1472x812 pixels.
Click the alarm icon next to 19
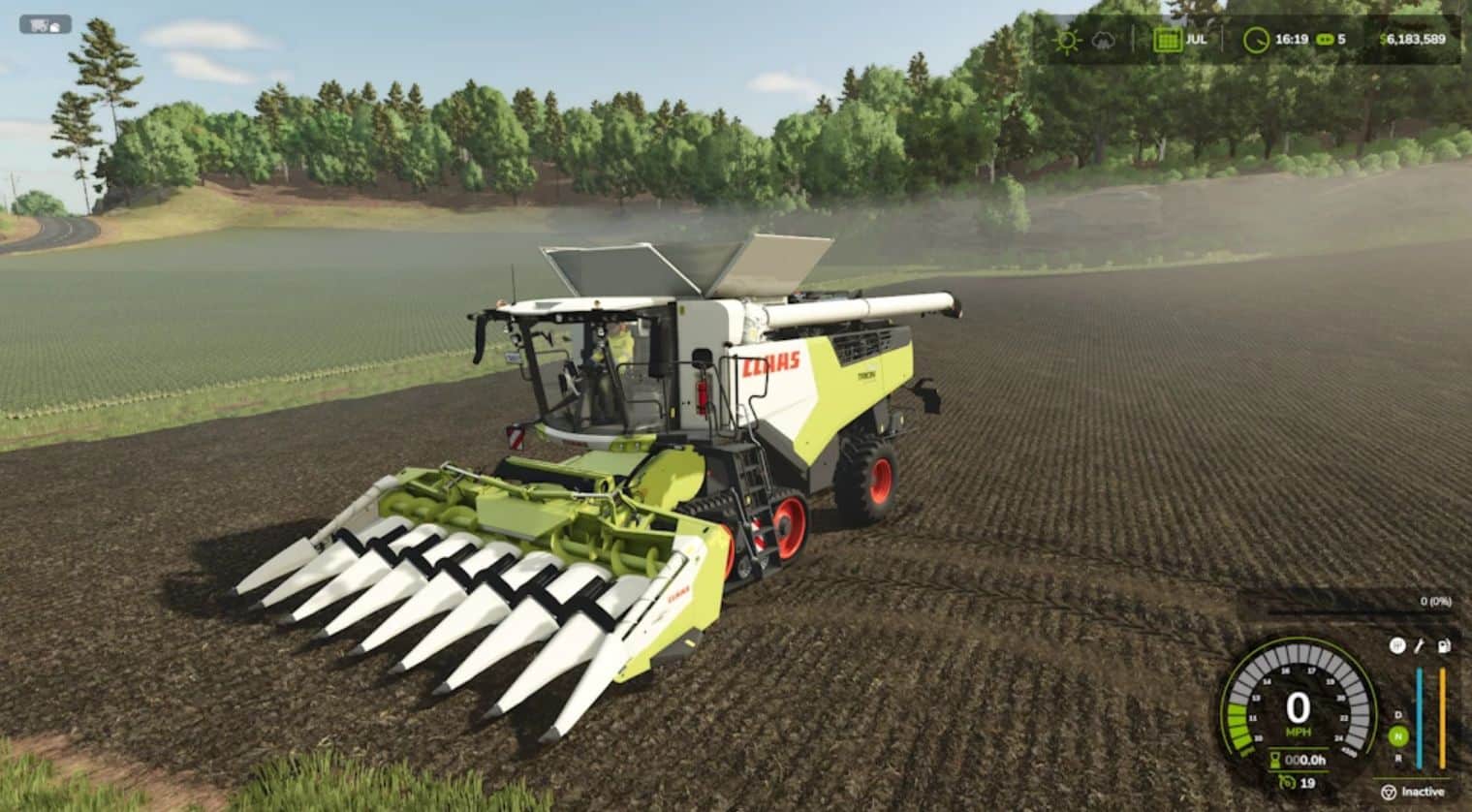point(1287,782)
